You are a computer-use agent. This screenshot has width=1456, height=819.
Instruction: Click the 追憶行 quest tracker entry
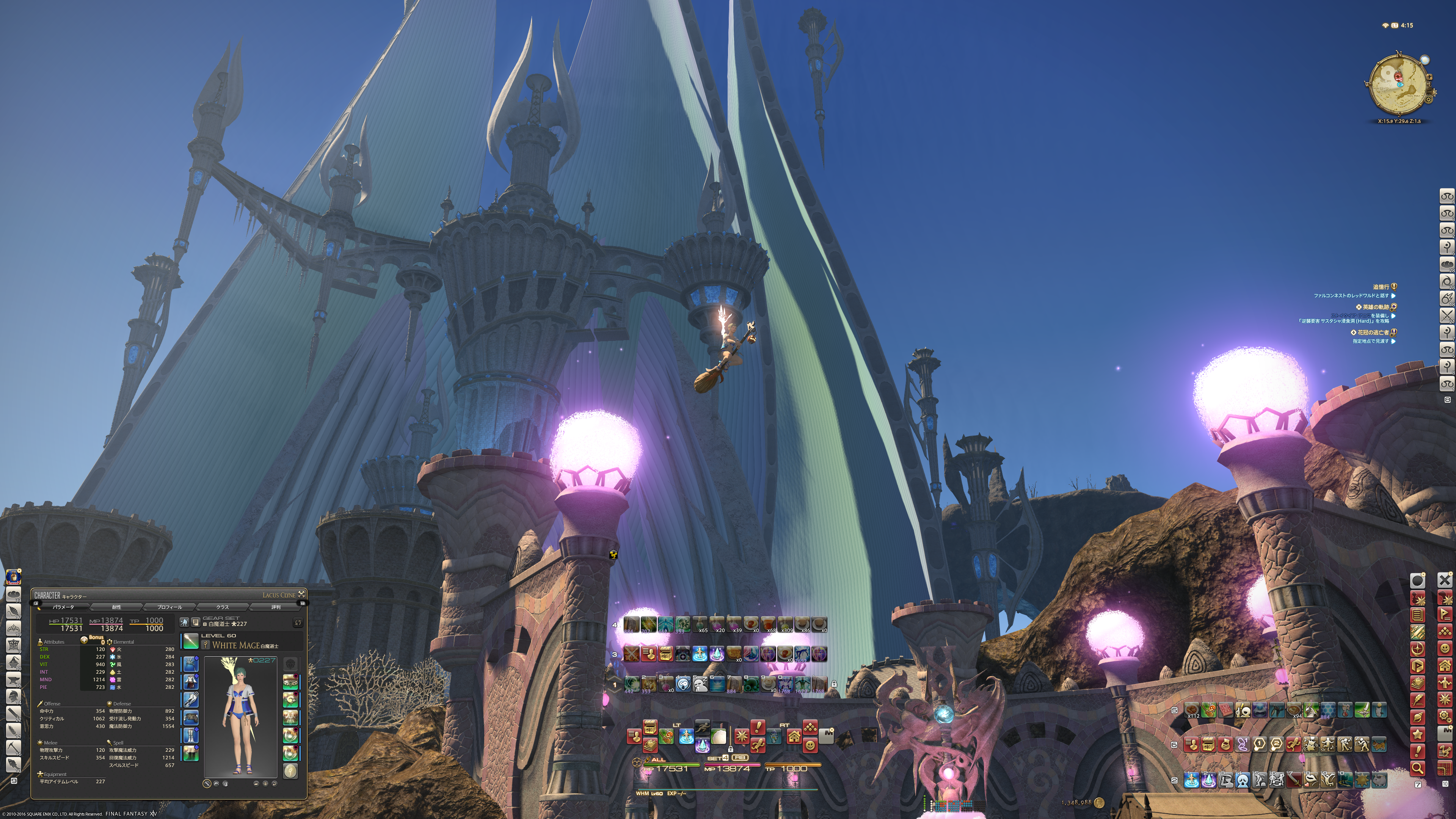(1381, 287)
